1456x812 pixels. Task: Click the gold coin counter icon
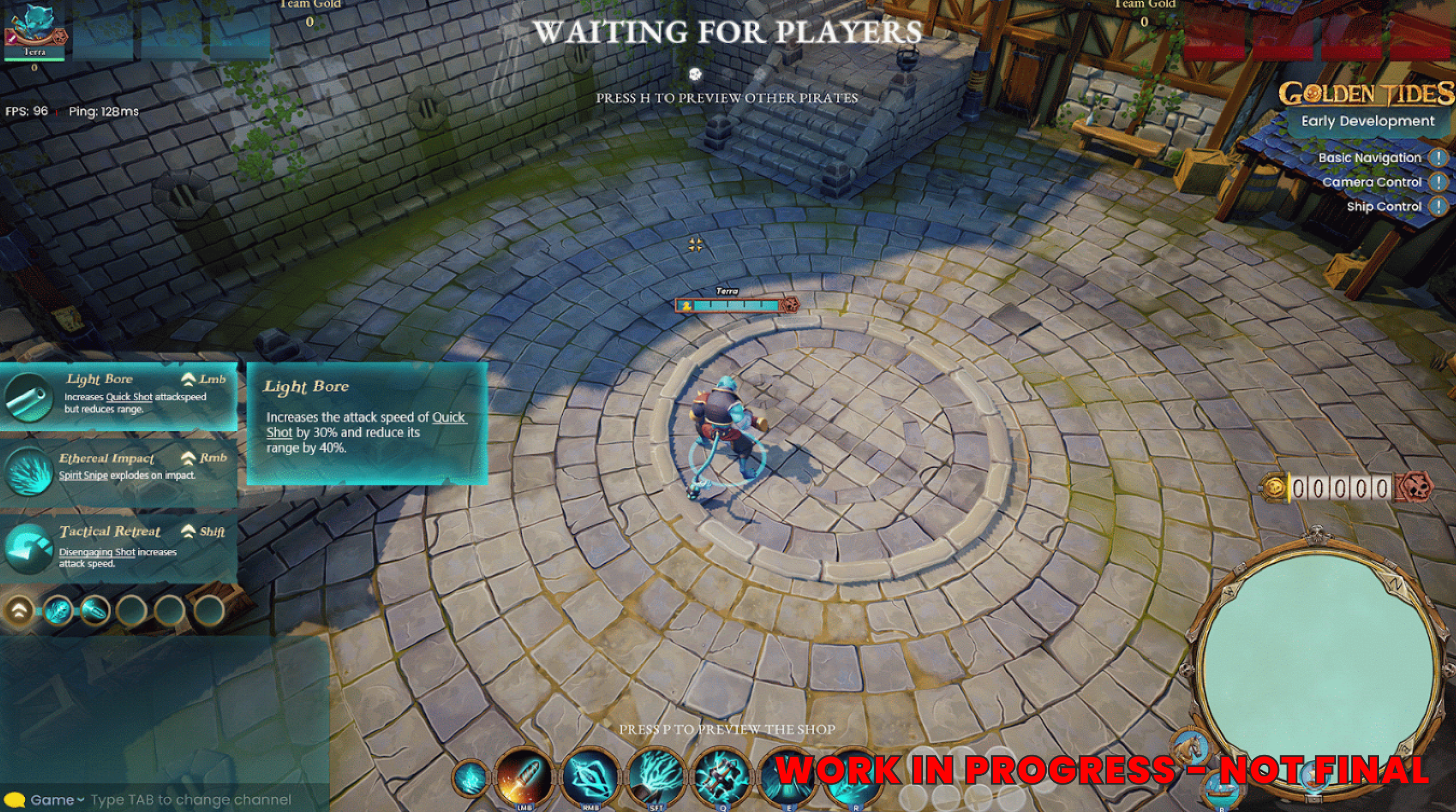(x=1273, y=487)
